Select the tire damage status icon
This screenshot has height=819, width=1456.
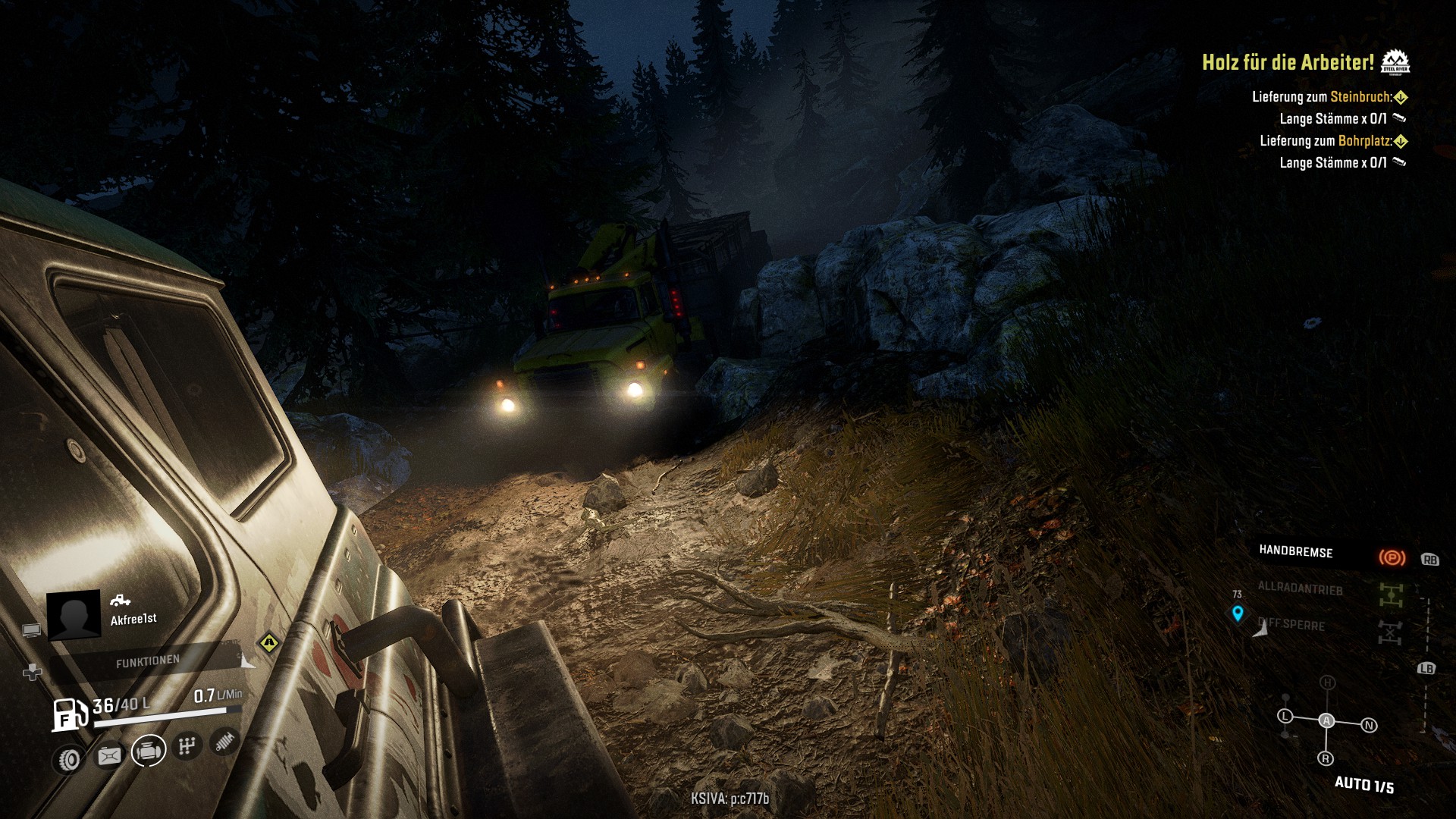(x=70, y=758)
